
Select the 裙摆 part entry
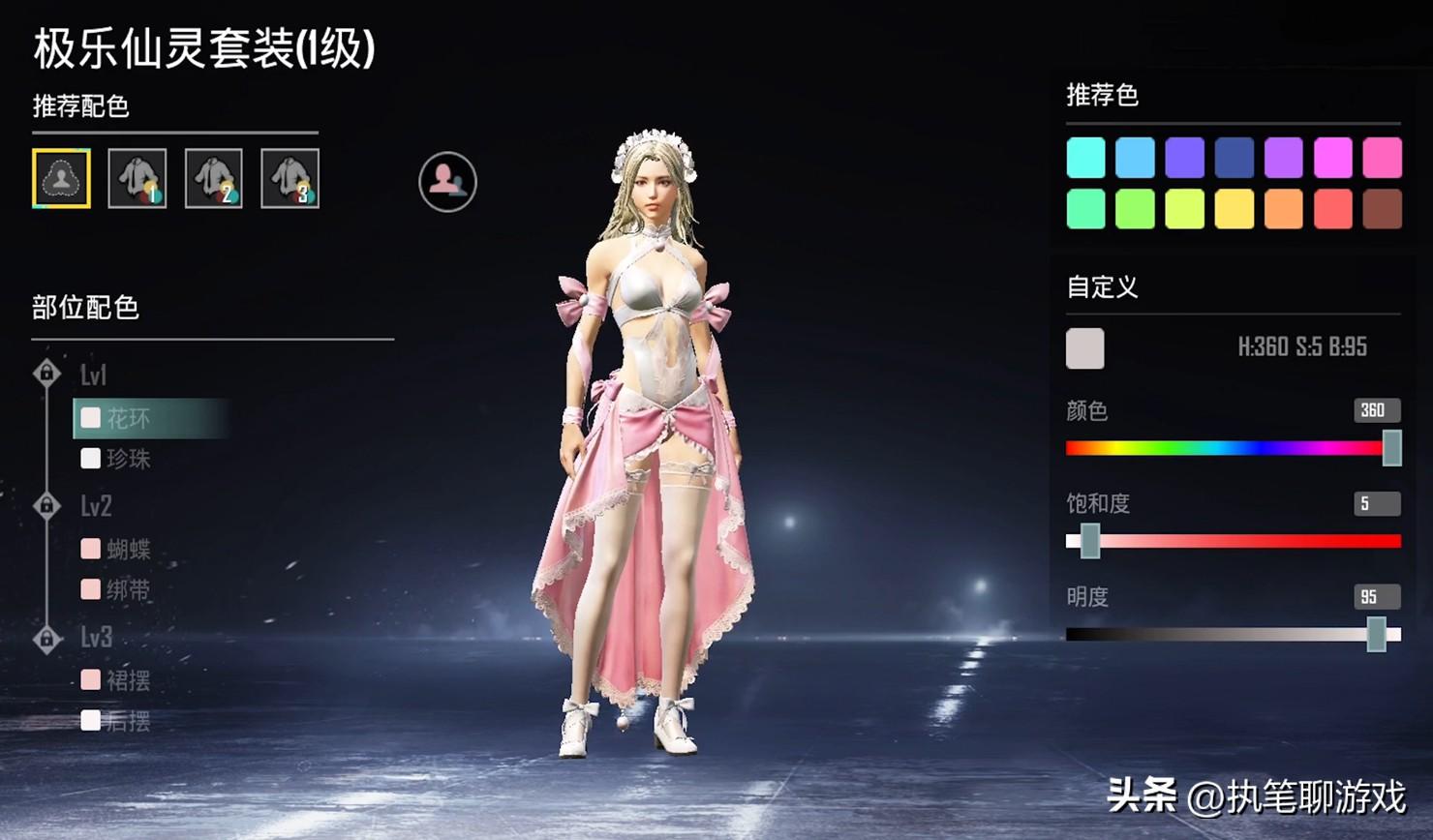point(127,680)
